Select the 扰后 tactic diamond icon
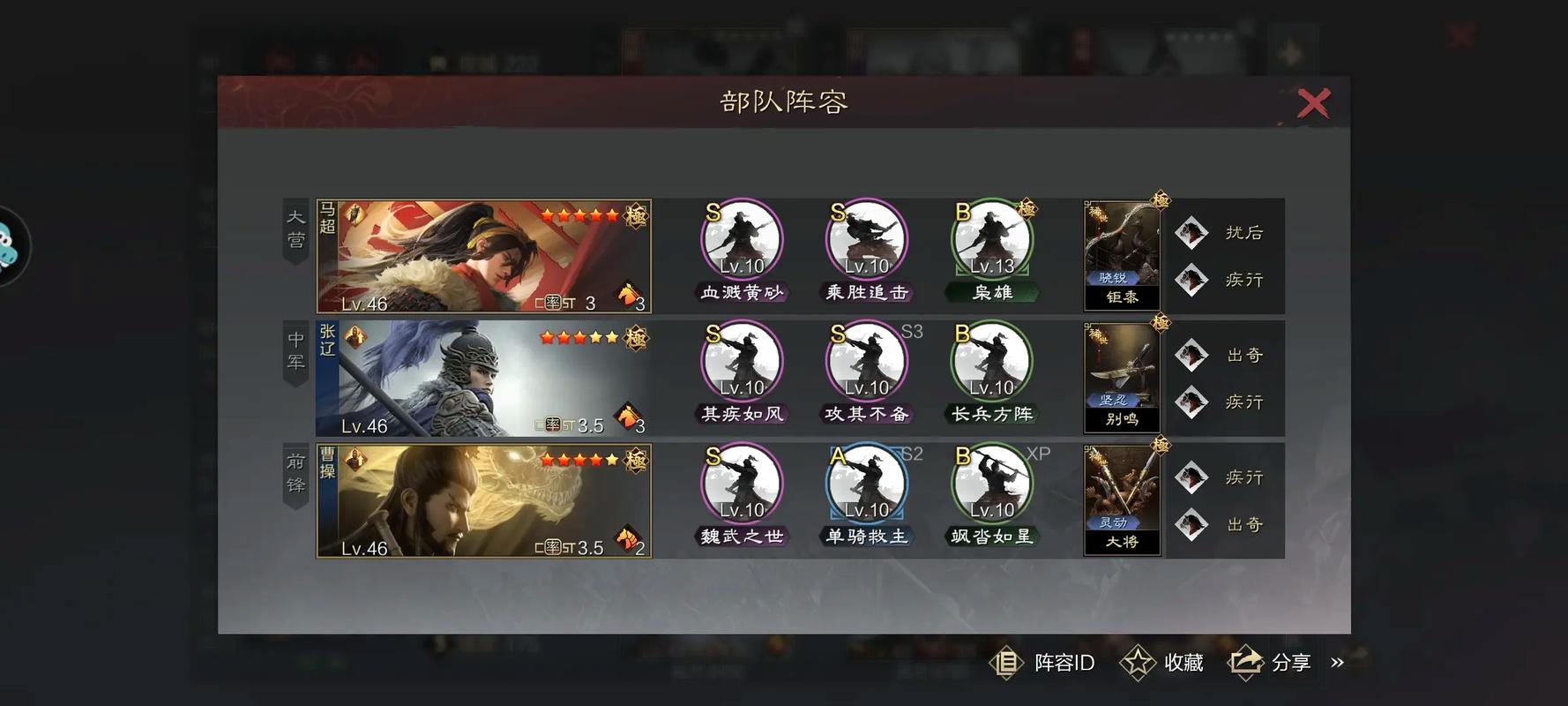 pos(1192,232)
